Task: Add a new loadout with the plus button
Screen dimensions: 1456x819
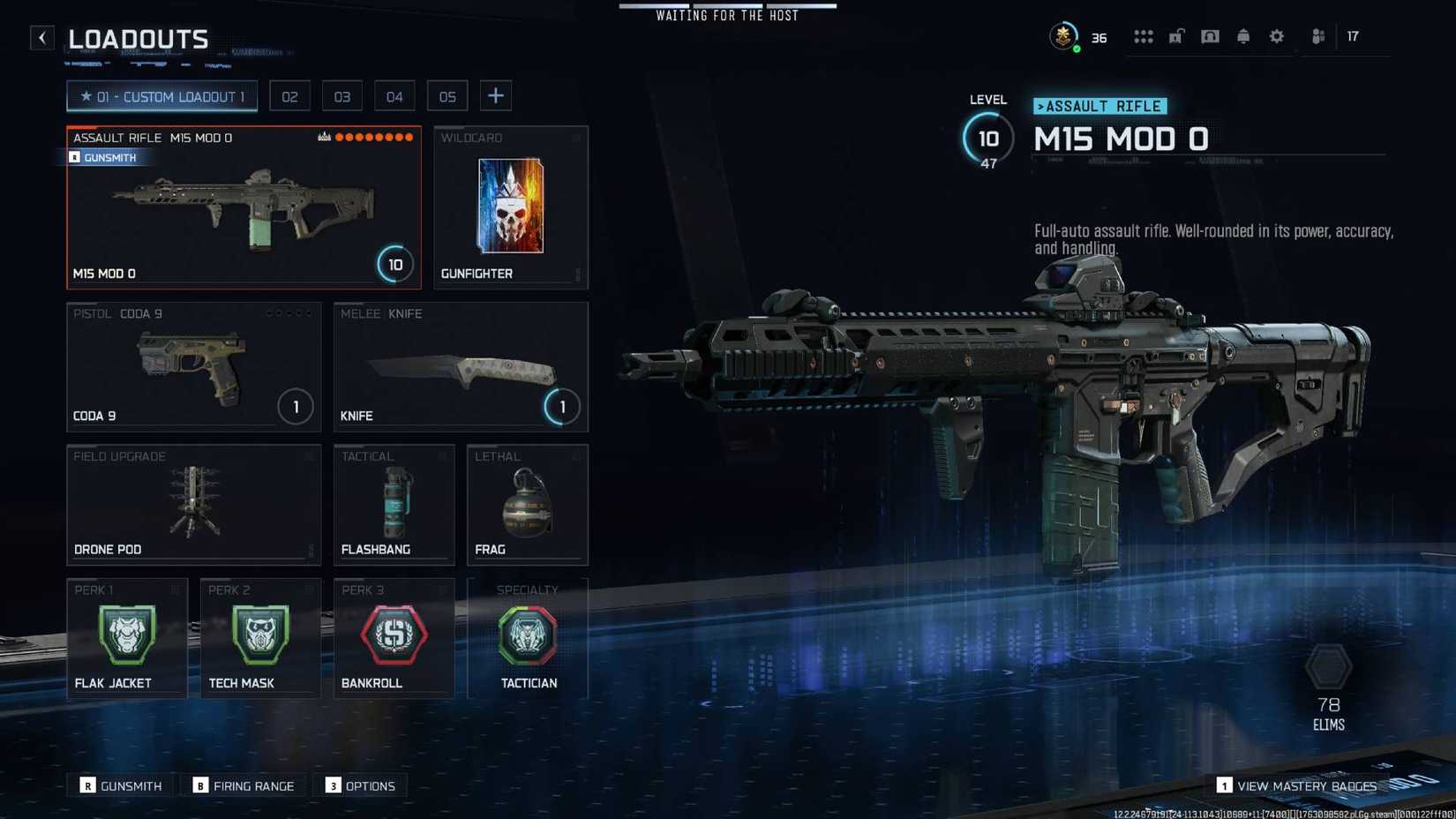Action: point(496,95)
